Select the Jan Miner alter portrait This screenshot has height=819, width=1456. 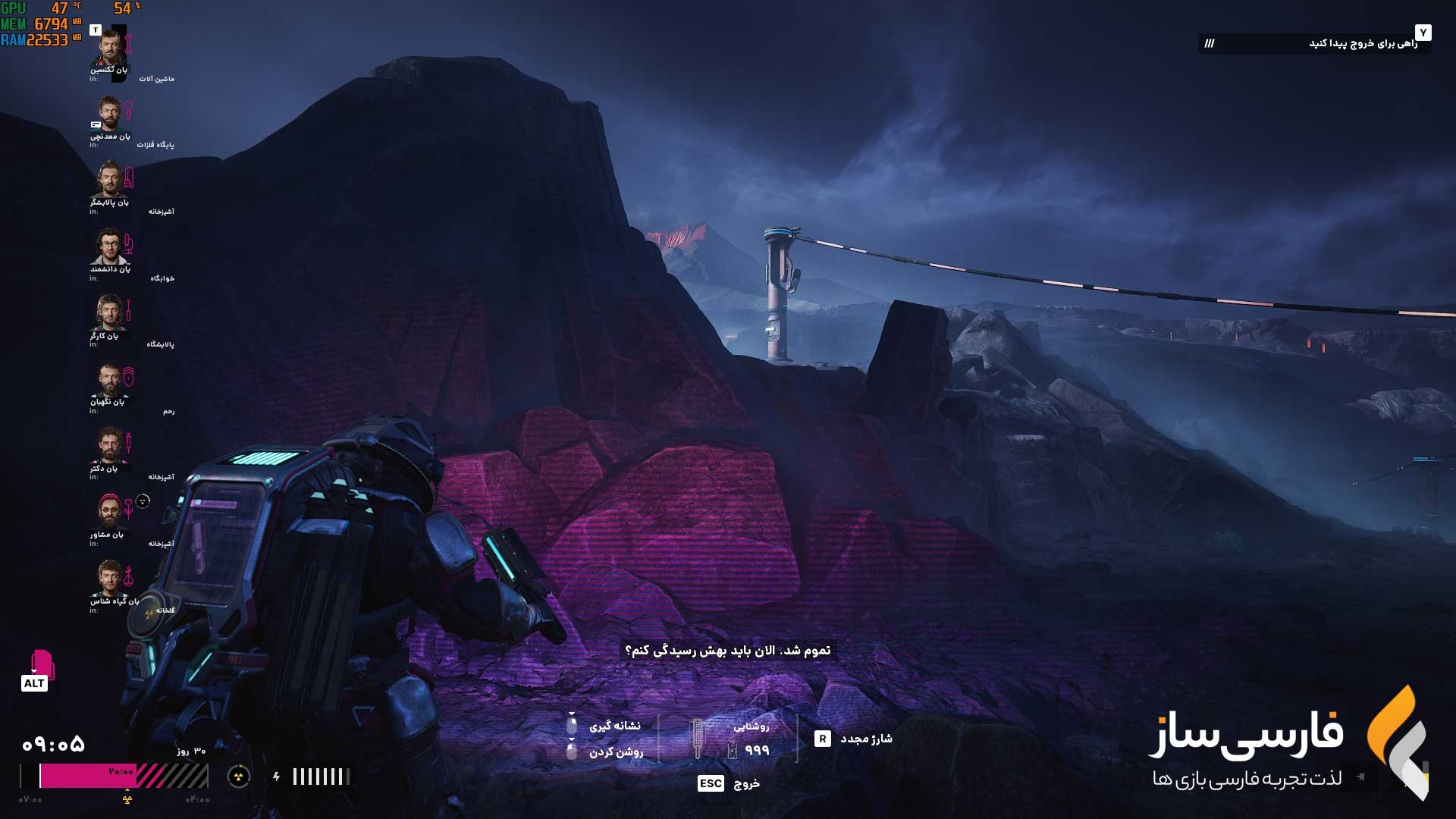(110, 114)
